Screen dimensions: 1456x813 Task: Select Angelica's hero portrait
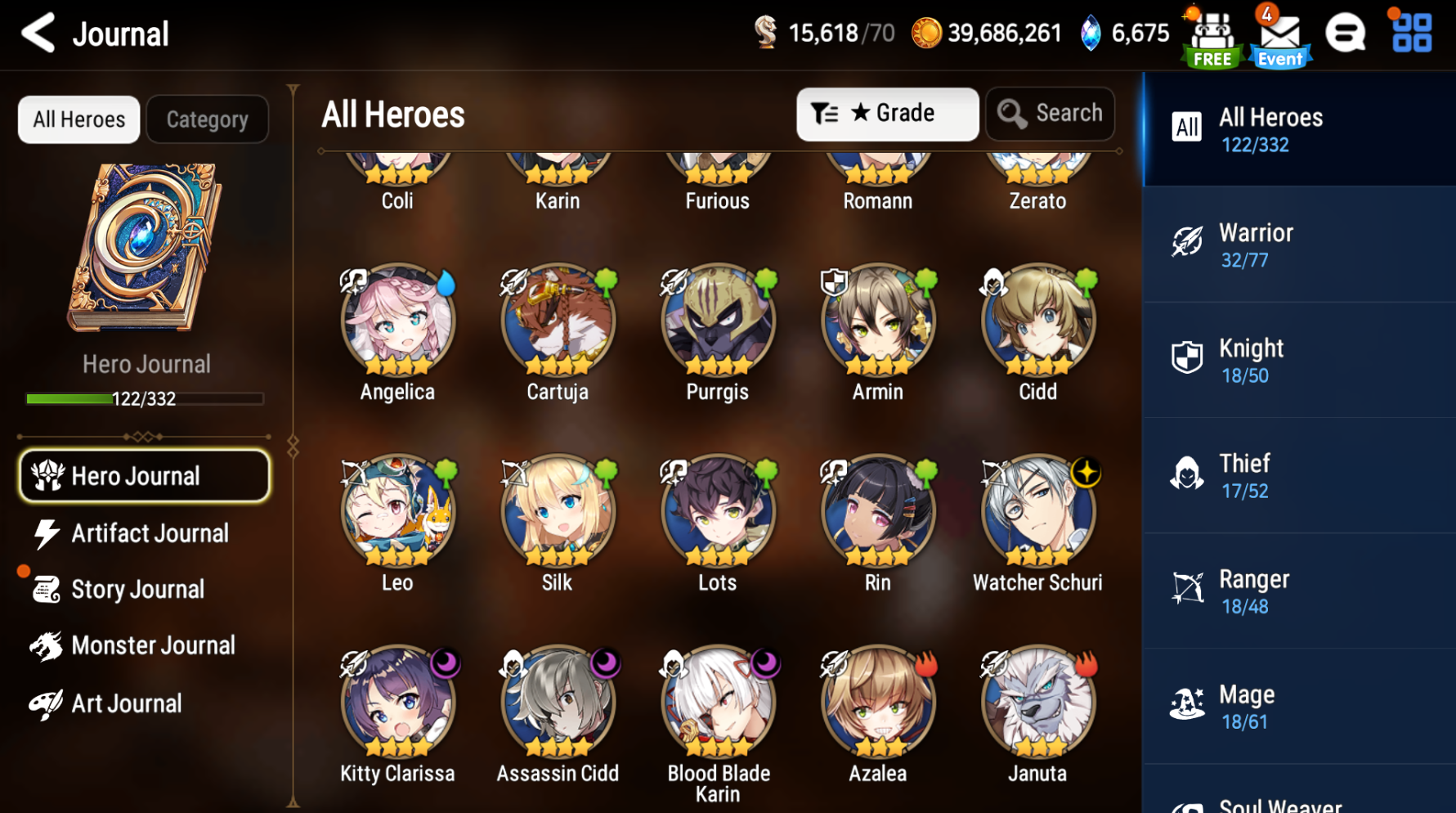398,321
